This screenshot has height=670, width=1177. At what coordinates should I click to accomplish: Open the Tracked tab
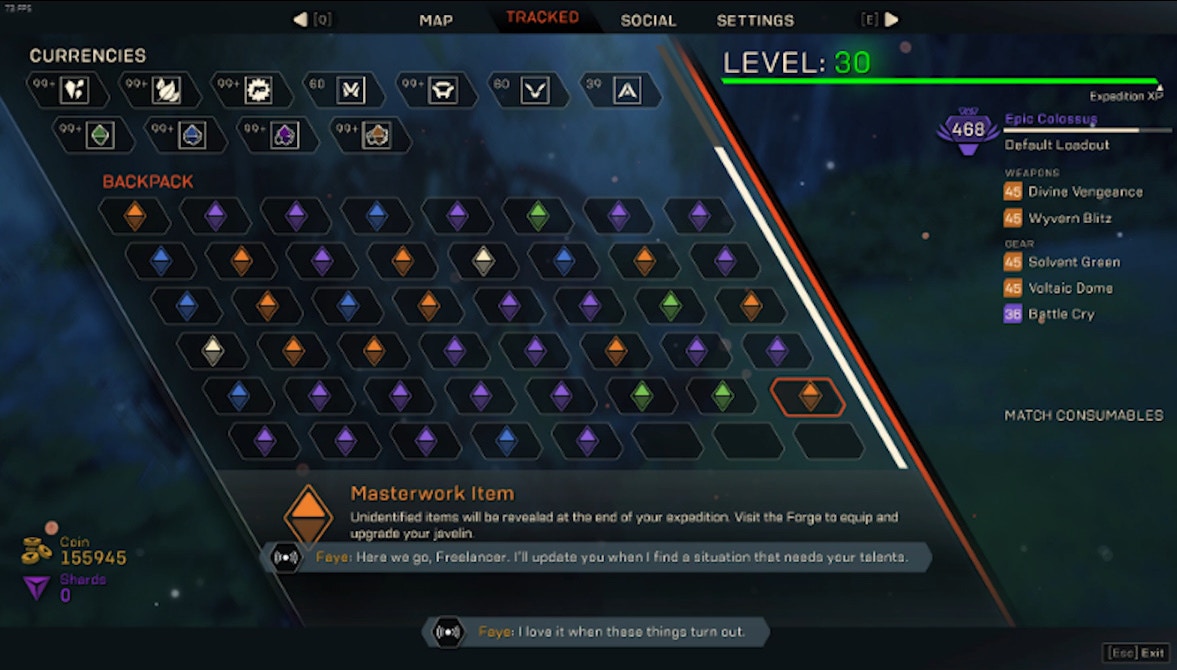pyautogui.click(x=542, y=18)
